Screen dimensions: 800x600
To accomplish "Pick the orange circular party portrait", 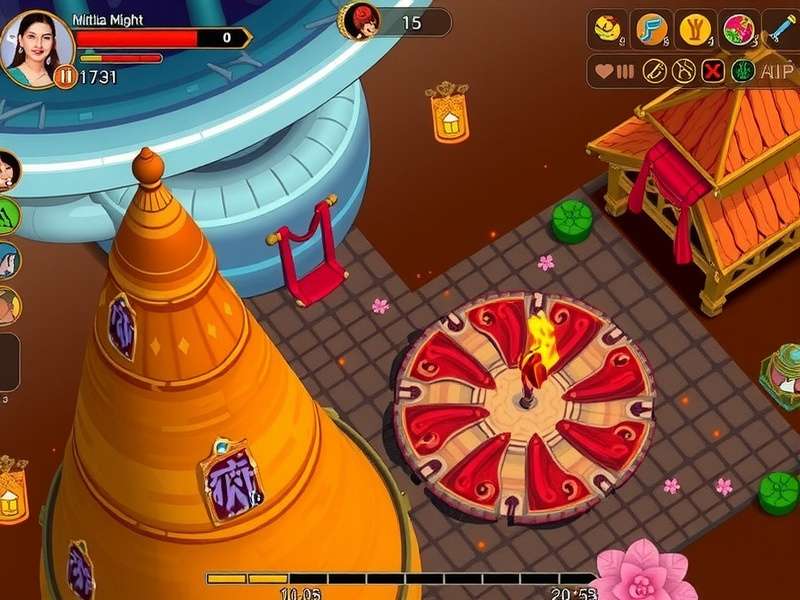I will (x=8, y=306).
